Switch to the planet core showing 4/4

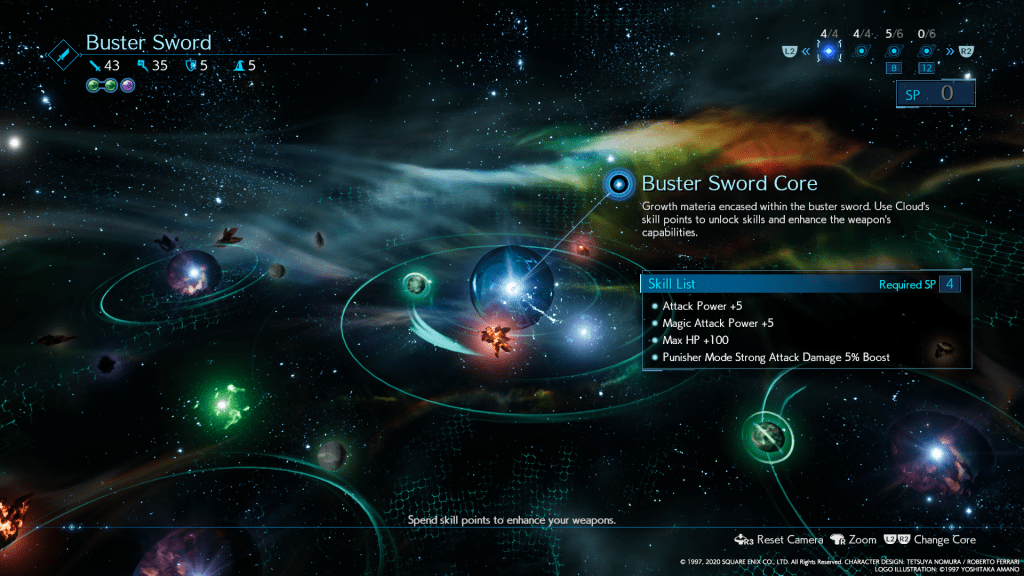pos(860,51)
